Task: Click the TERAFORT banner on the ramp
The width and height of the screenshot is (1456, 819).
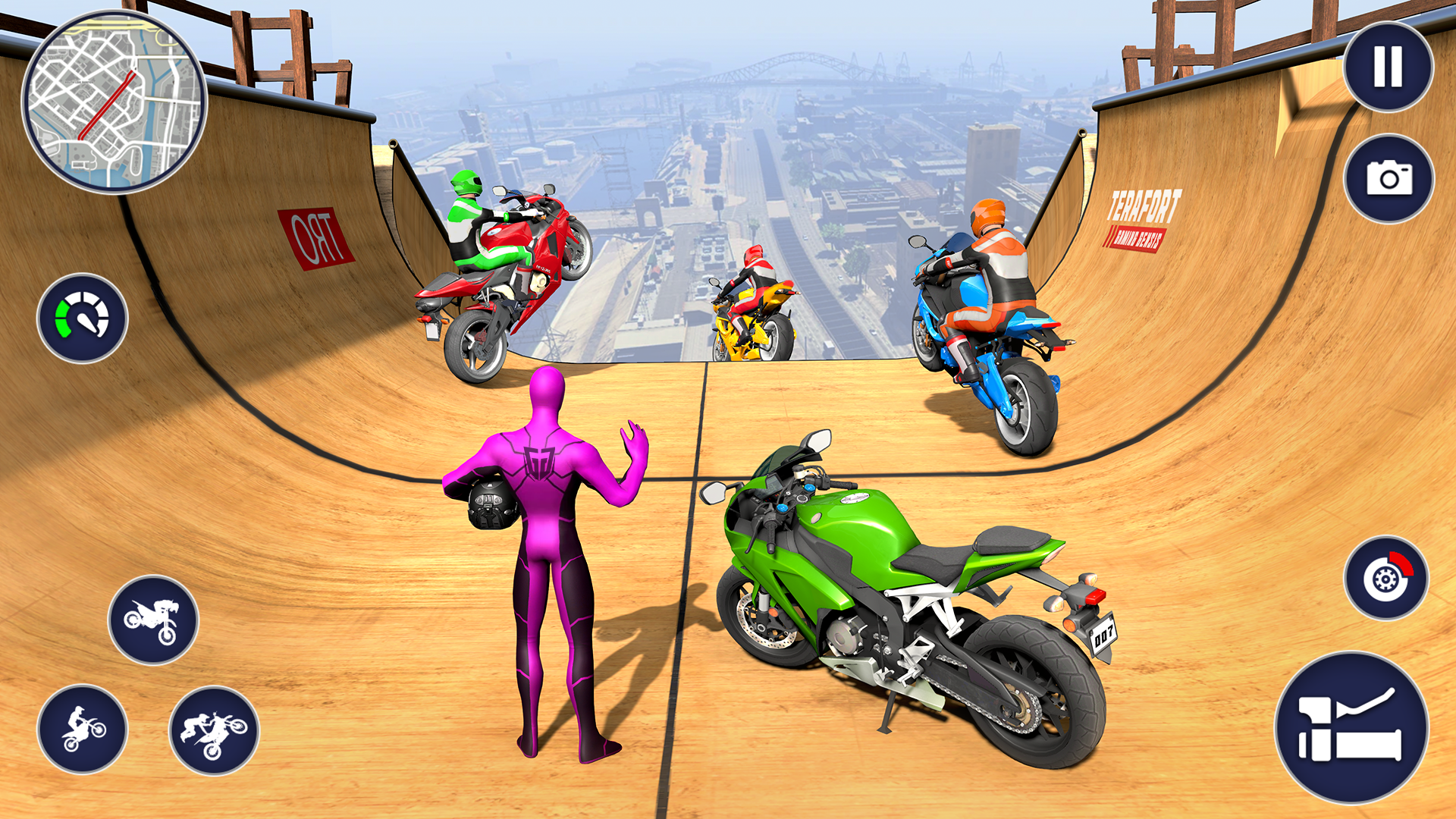Action: click(x=1141, y=220)
